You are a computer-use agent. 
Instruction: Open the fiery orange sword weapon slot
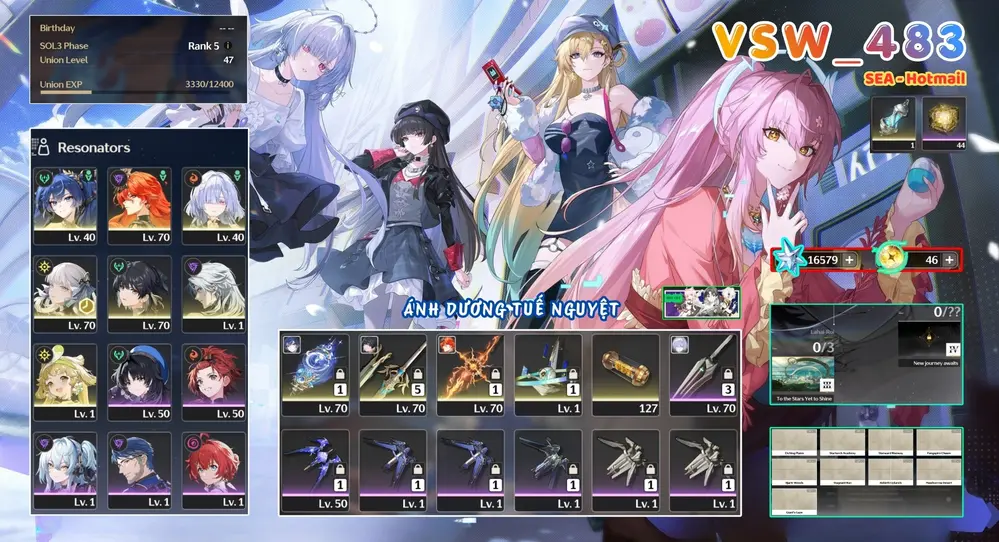pyautogui.click(x=470, y=374)
